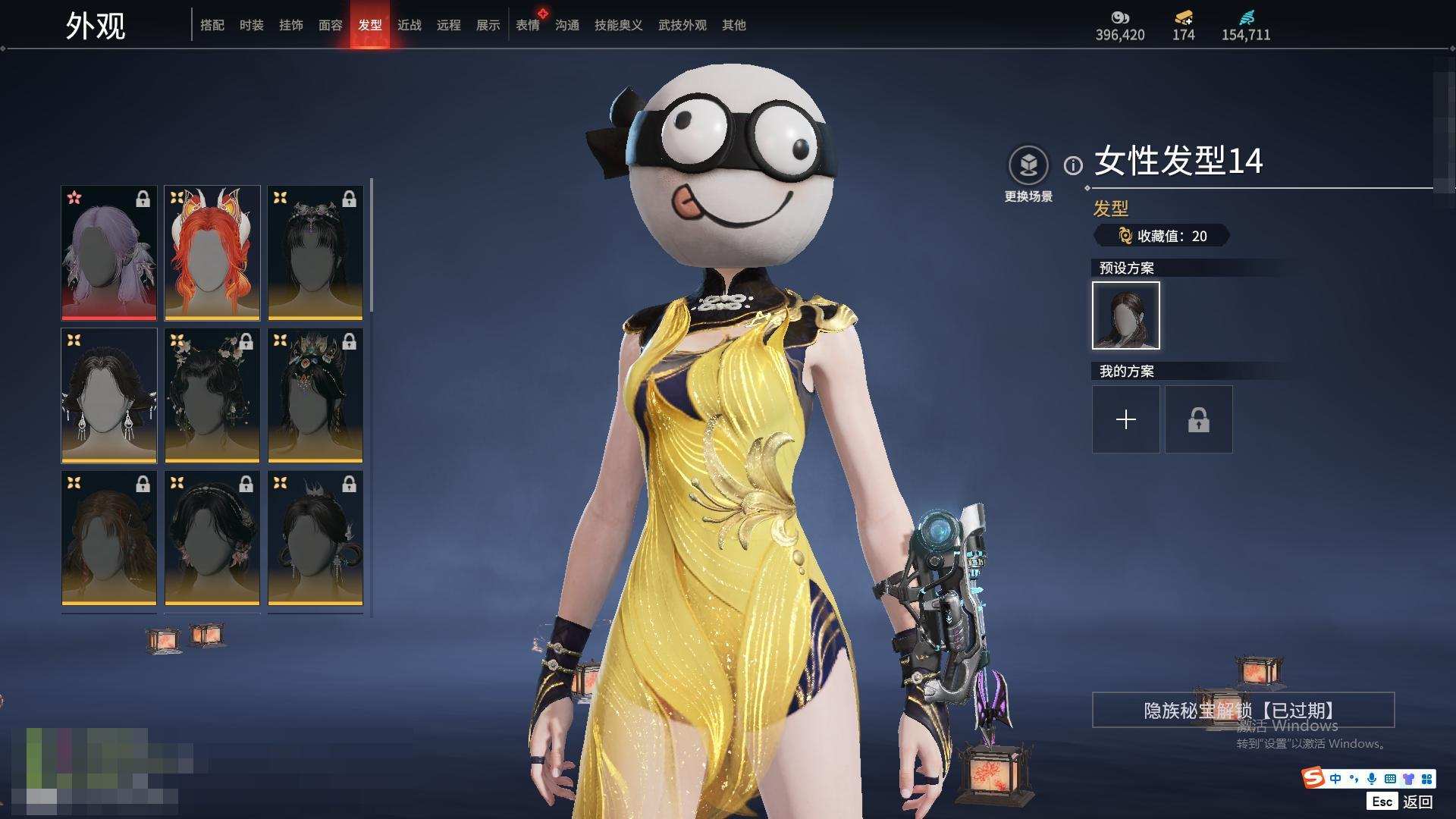Open the 技能奥义 tab
Viewport: 1456px width, 819px height.
click(x=618, y=25)
